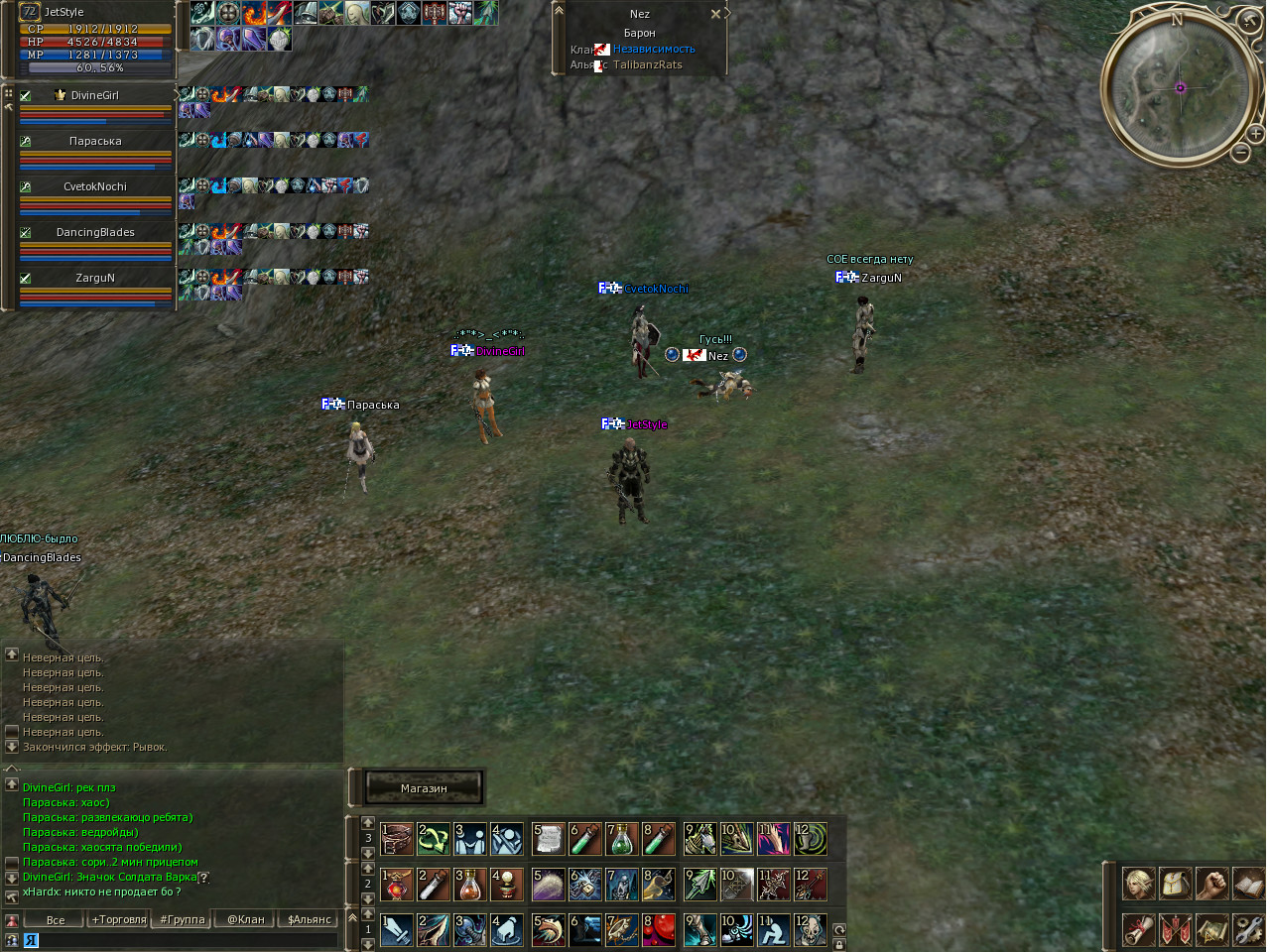The width and height of the screenshot is (1270, 952).
Task: Open the $Альянс chat tab
Action: click(x=310, y=919)
